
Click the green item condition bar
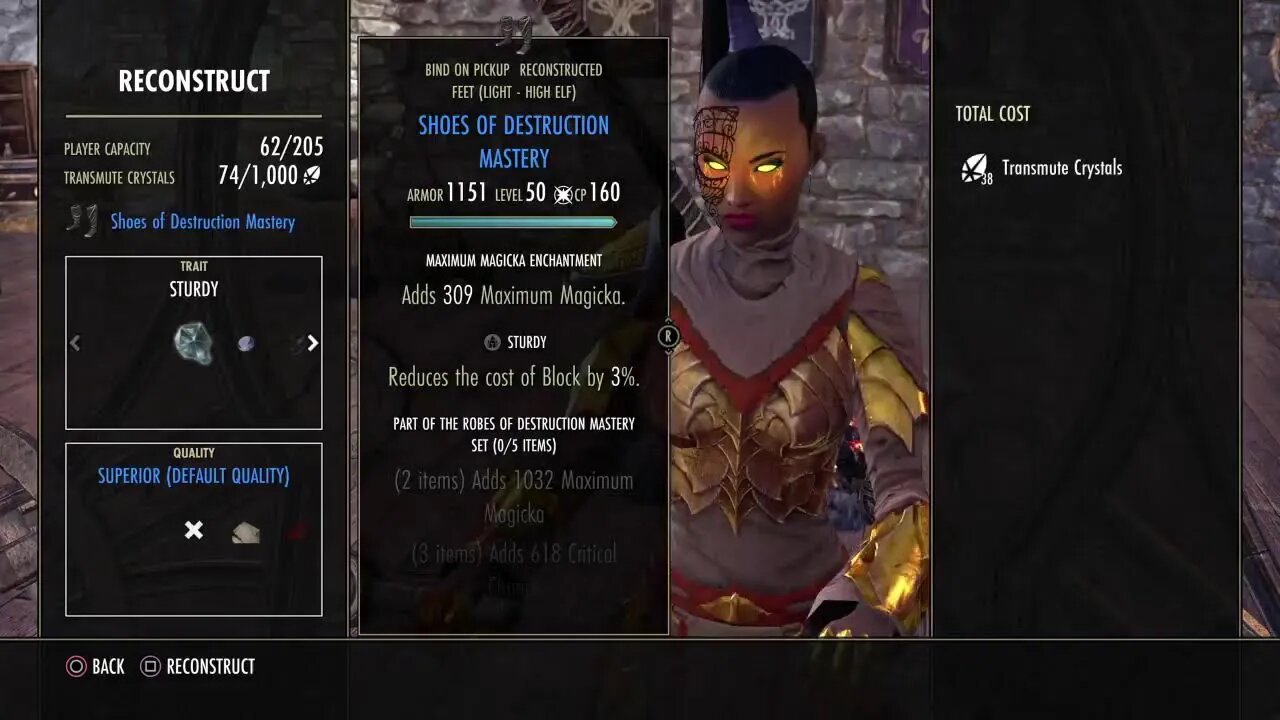pyautogui.click(x=513, y=222)
